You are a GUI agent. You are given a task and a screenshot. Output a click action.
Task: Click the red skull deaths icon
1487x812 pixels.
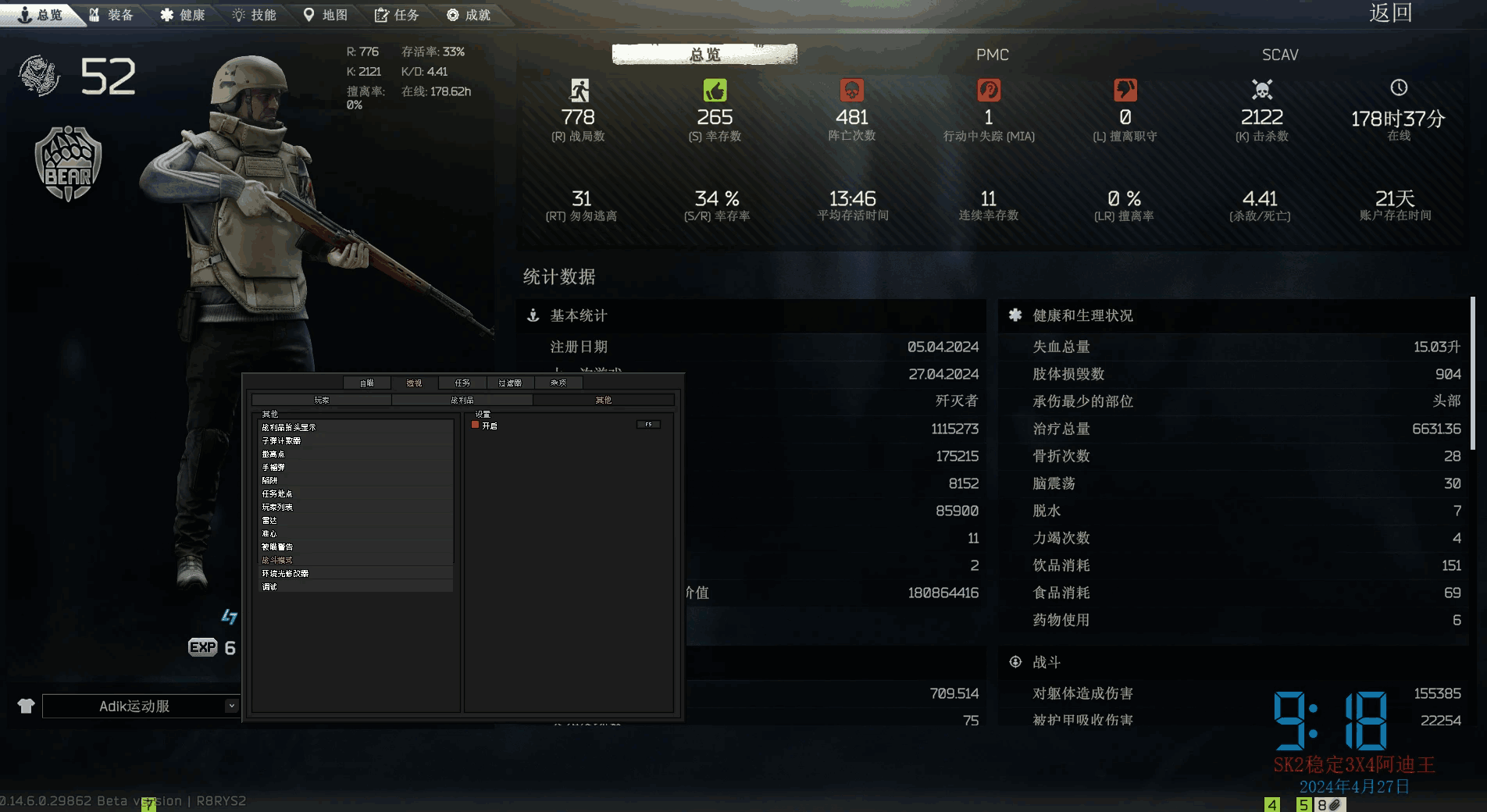click(851, 91)
